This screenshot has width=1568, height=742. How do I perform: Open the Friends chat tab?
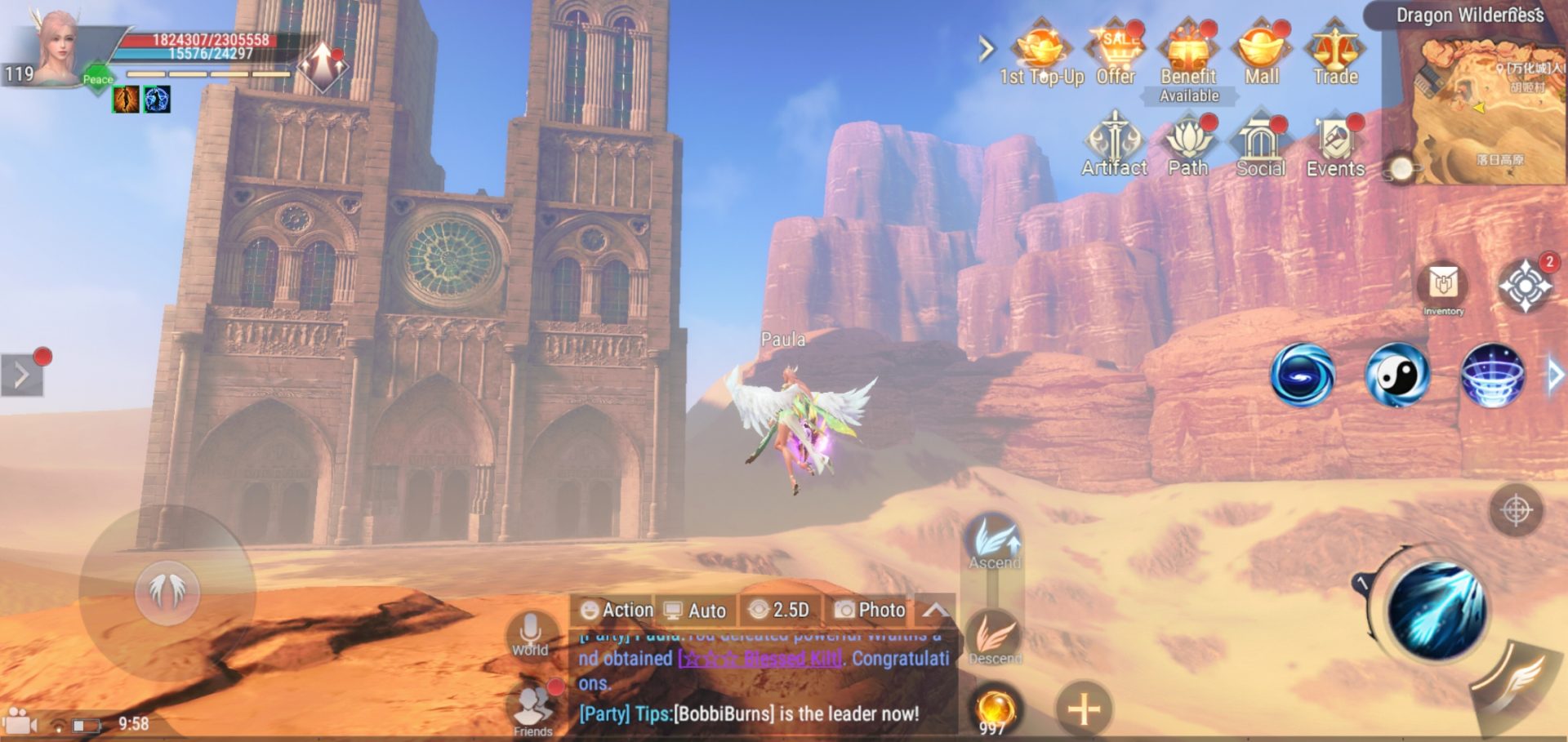(532, 712)
